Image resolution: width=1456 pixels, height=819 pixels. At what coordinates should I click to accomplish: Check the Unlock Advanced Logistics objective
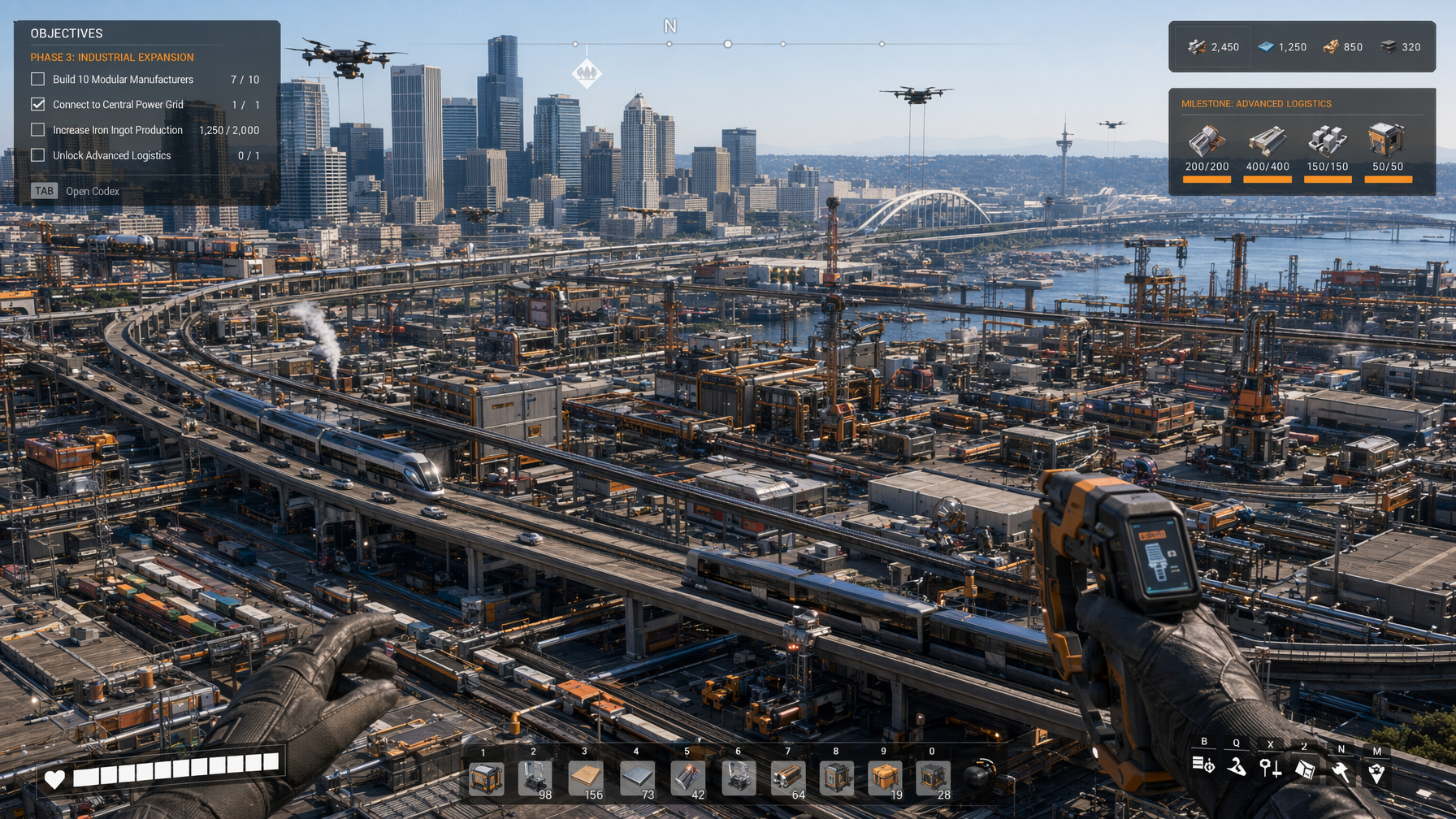point(37,154)
